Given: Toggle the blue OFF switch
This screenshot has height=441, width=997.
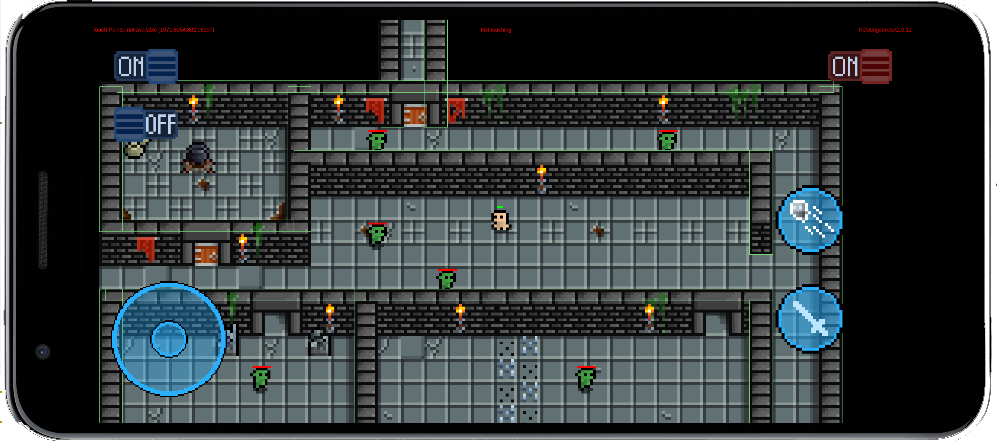Looking at the screenshot, I should point(146,125).
